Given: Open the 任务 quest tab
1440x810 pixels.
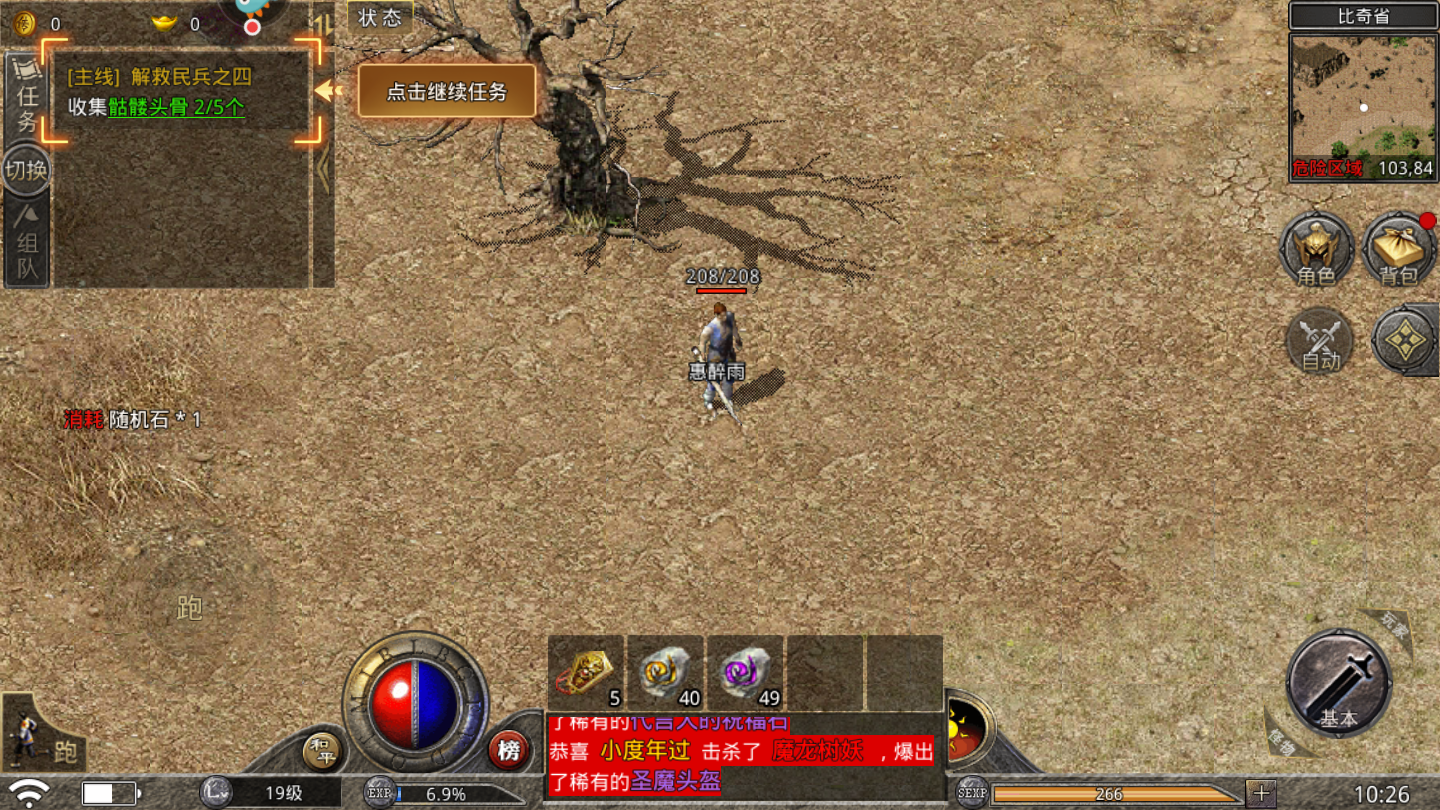Looking at the screenshot, I should [27, 95].
